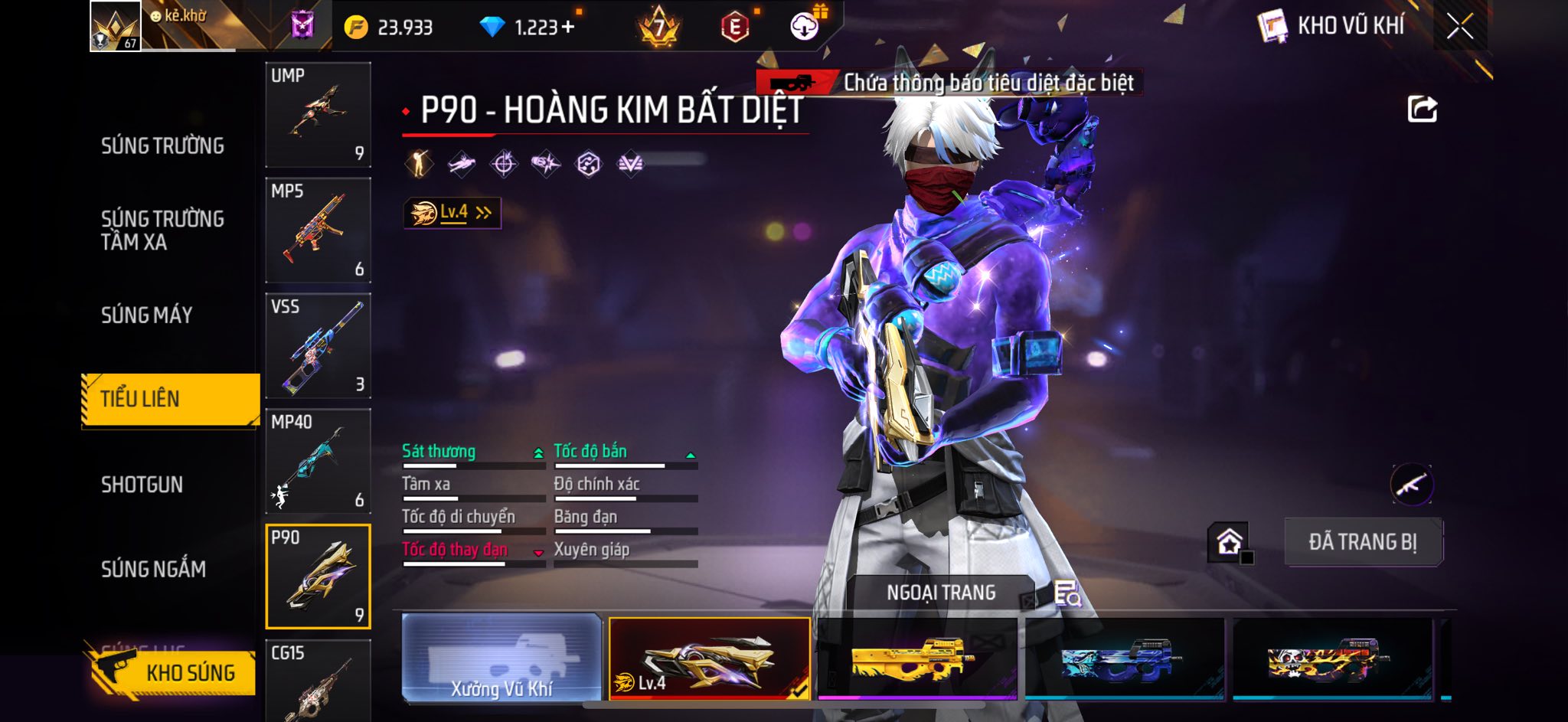
Task: Select the MP40 weapon tile
Action: pyautogui.click(x=318, y=462)
